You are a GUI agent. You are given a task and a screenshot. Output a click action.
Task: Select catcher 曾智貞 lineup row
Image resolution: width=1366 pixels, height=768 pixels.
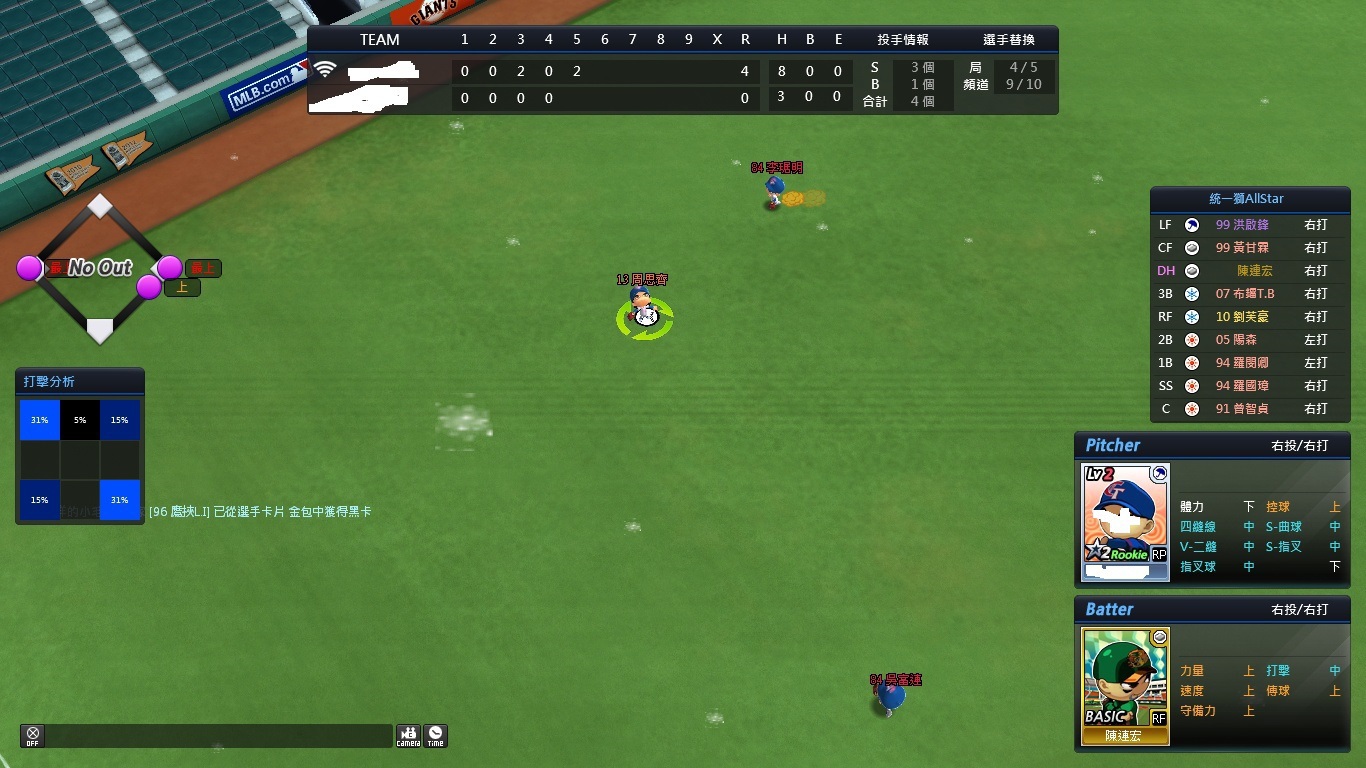[x=1250, y=409]
